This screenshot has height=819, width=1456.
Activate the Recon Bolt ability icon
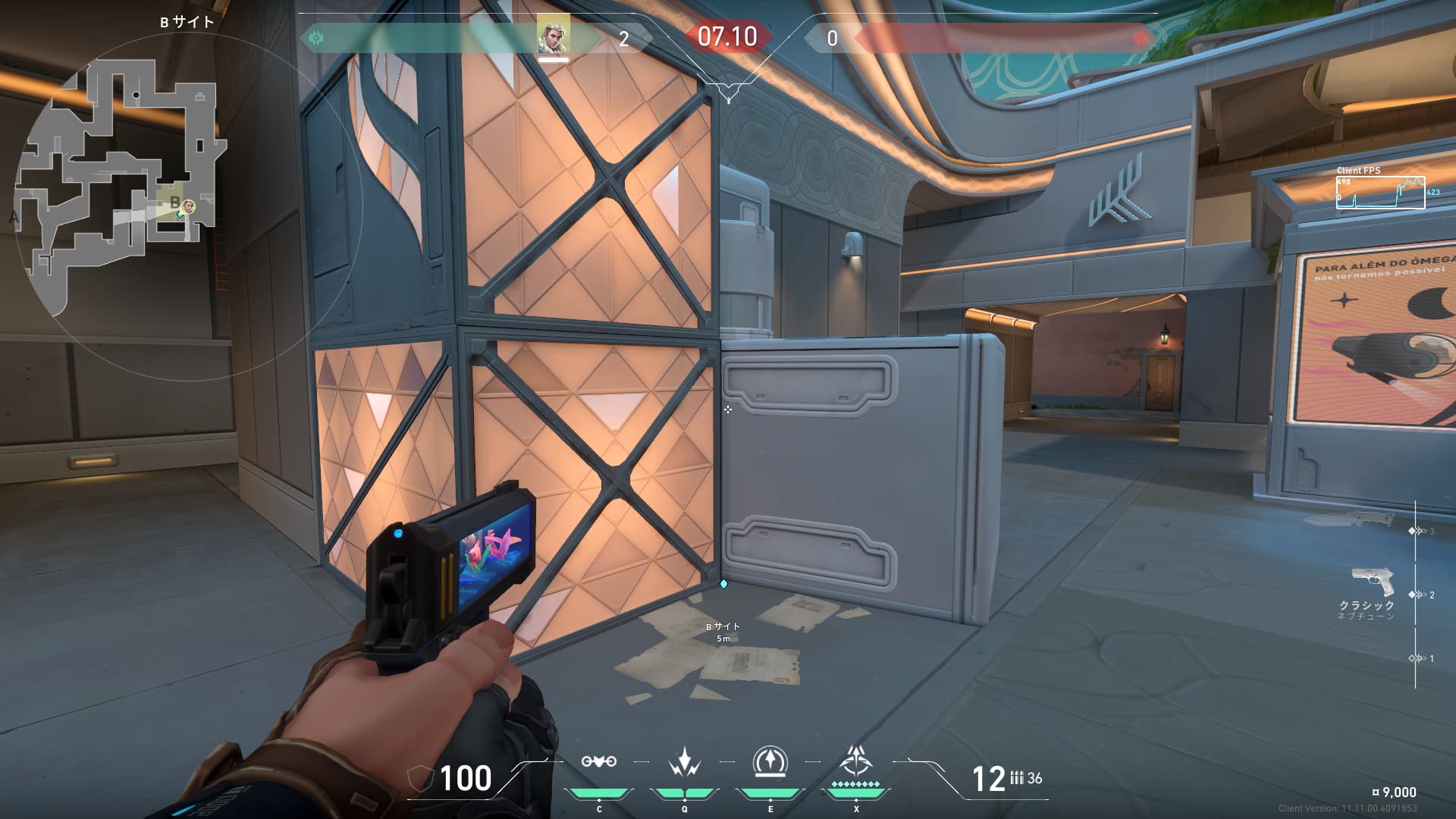pos(770,761)
